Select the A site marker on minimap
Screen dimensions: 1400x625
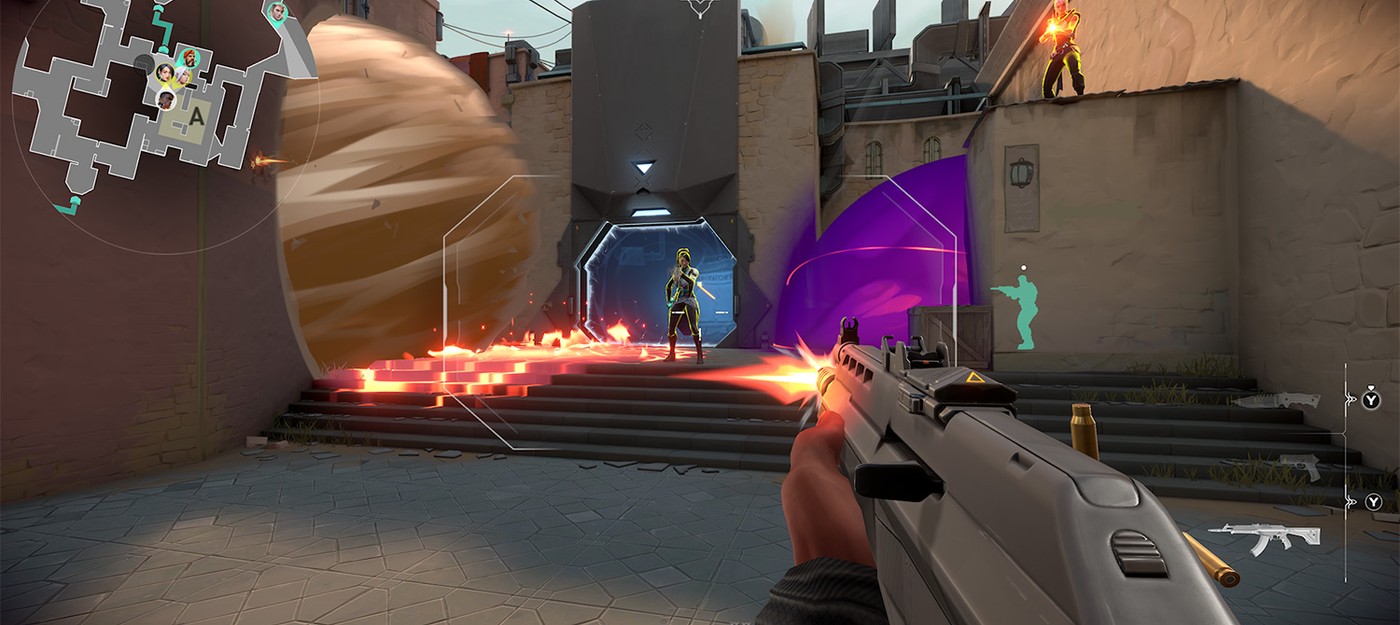coord(196,118)
